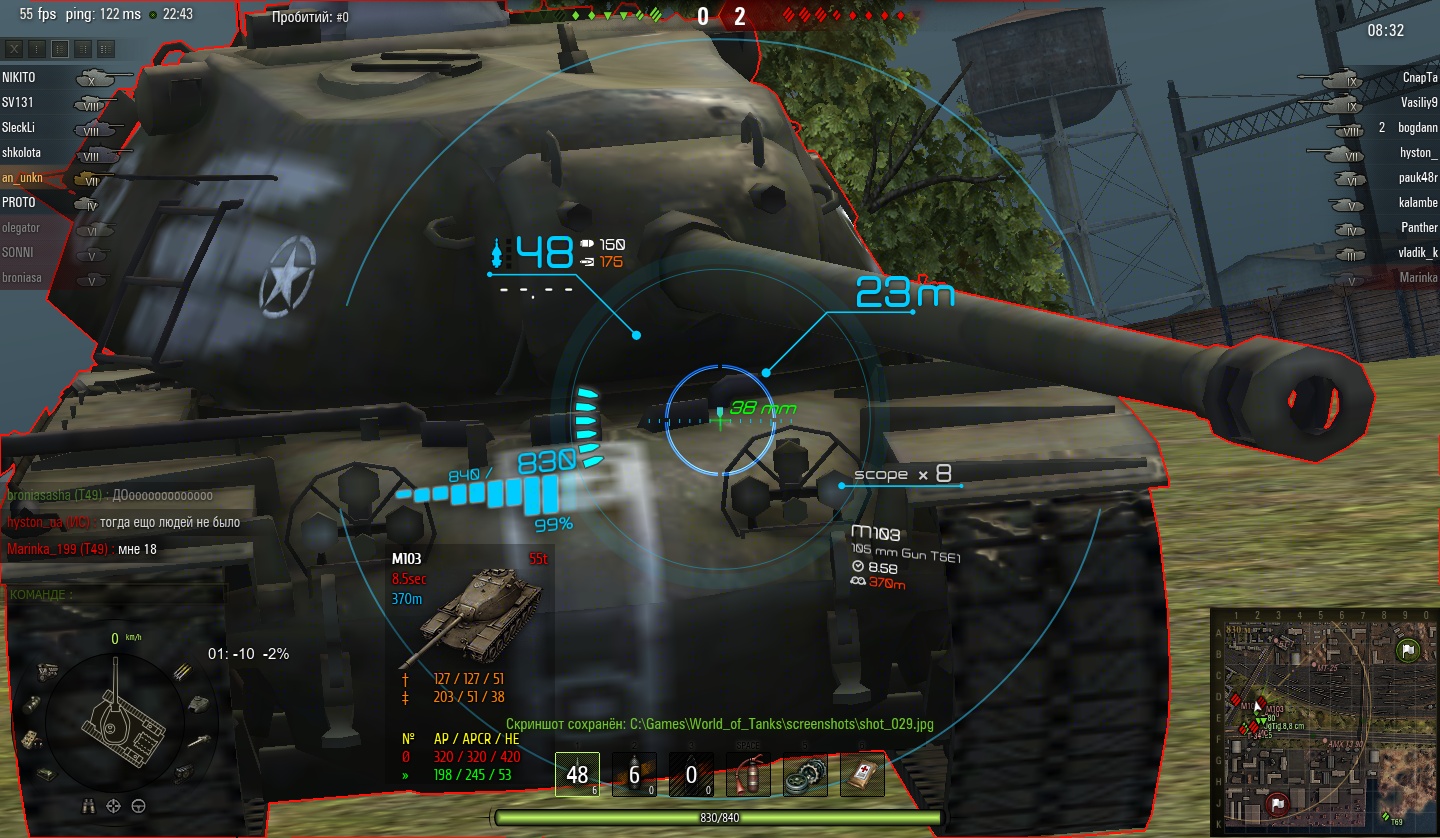This screenshot has height=838, width=1440.
Task: Select the AP shell slot showing 48
Action: pos(577,774)
